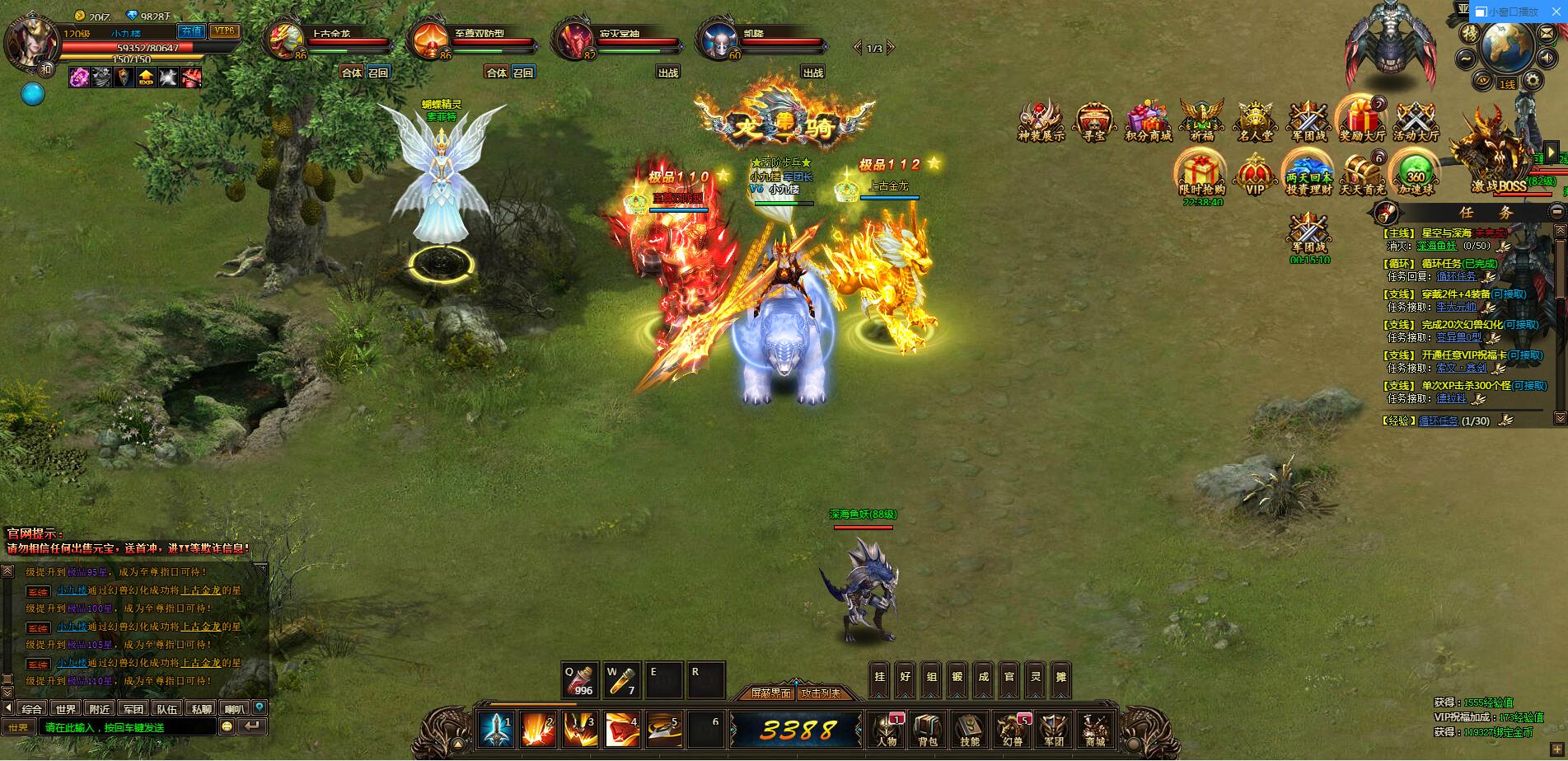The height and width of the screenshot is (761, 1568).
Task: Click the chat message input field
Action: pyautogui.click(x=128, y=727)
